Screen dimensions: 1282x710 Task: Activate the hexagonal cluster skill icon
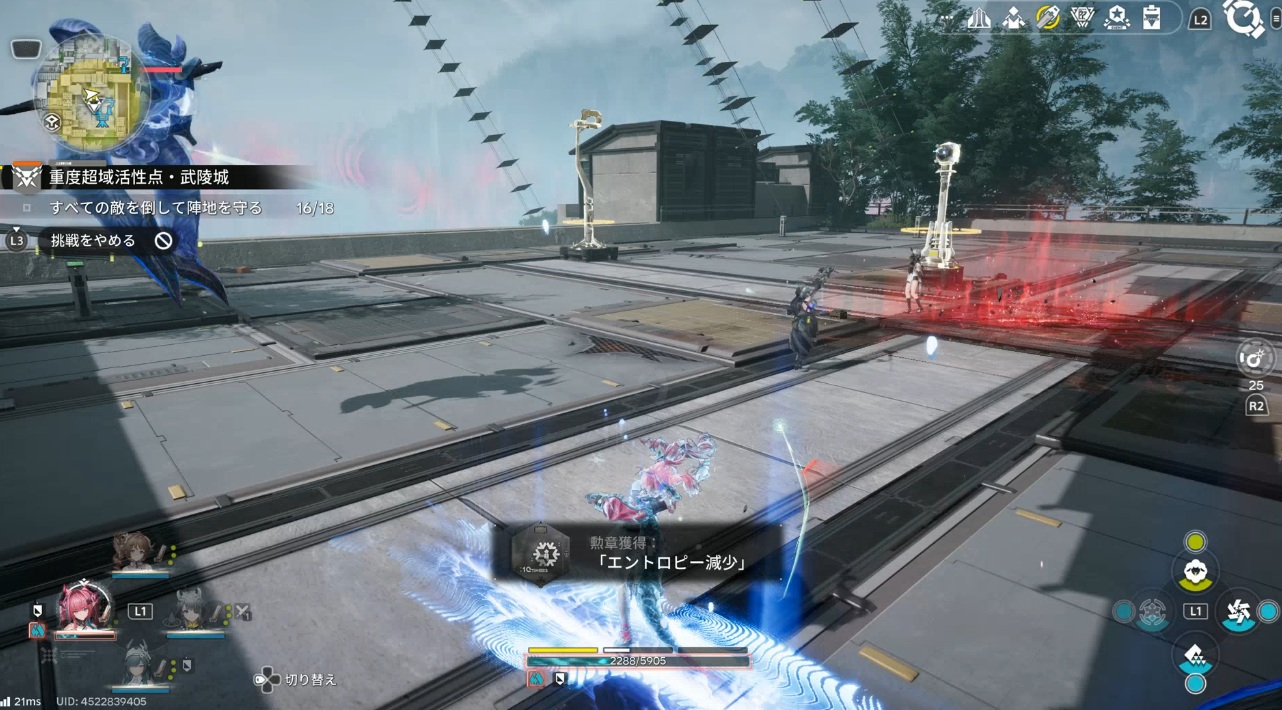click(x=1152, y=611)
